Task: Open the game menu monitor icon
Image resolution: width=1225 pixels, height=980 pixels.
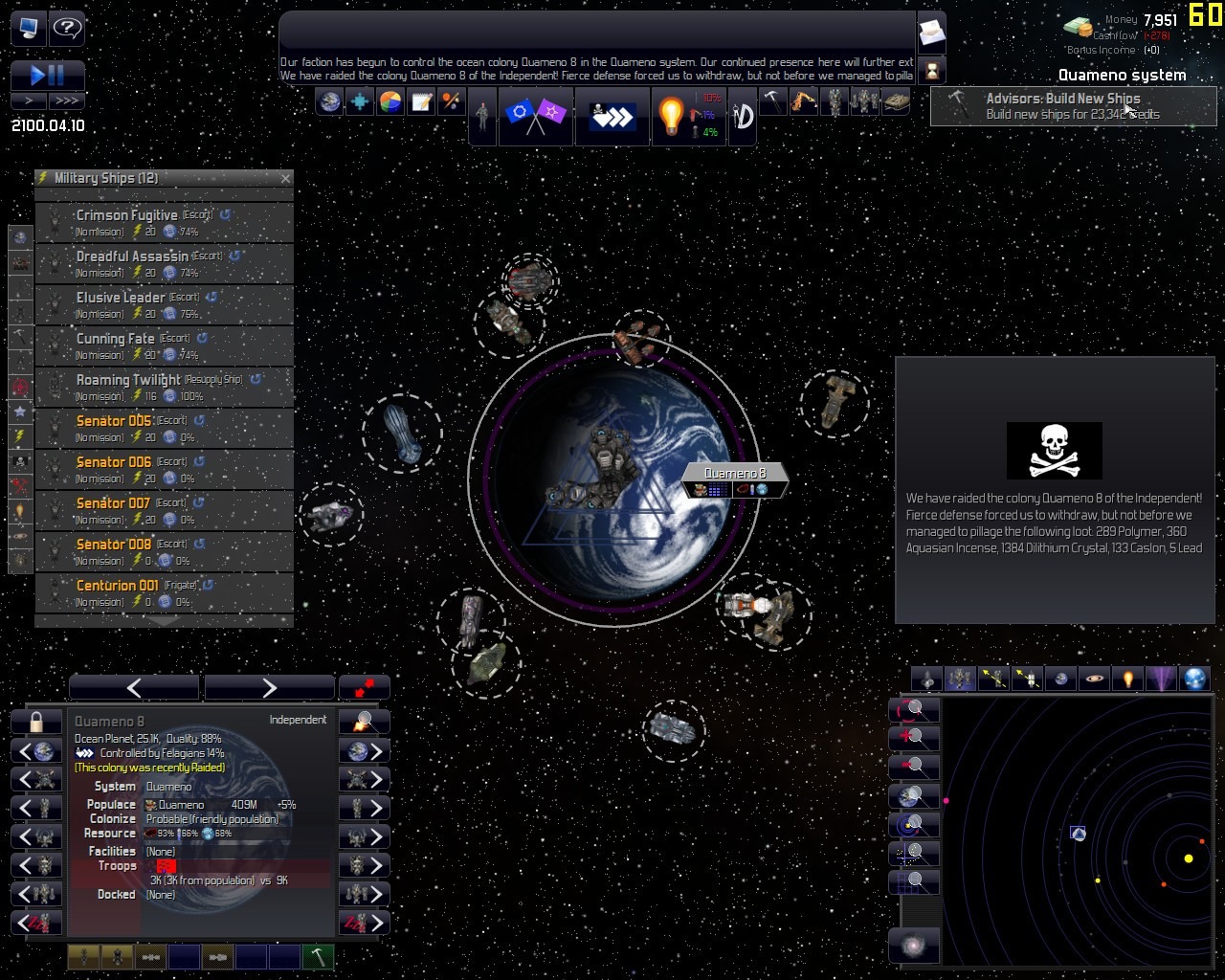Action: [28, 28]
